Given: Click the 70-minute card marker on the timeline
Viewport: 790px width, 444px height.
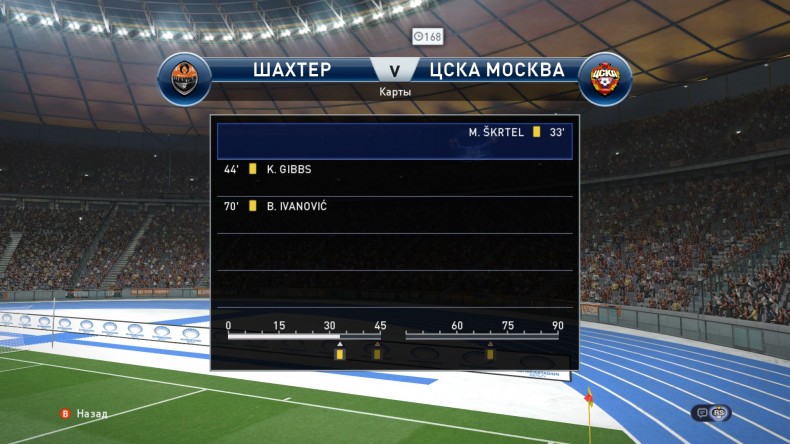Looking at the screenshot, I should point(490,353).
